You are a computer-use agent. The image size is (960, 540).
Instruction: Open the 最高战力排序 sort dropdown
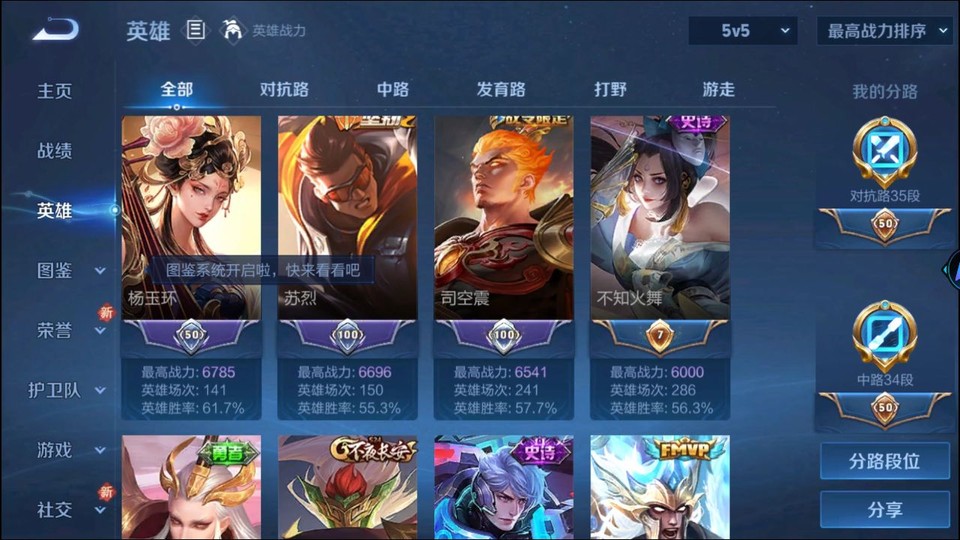coord(884,31)
